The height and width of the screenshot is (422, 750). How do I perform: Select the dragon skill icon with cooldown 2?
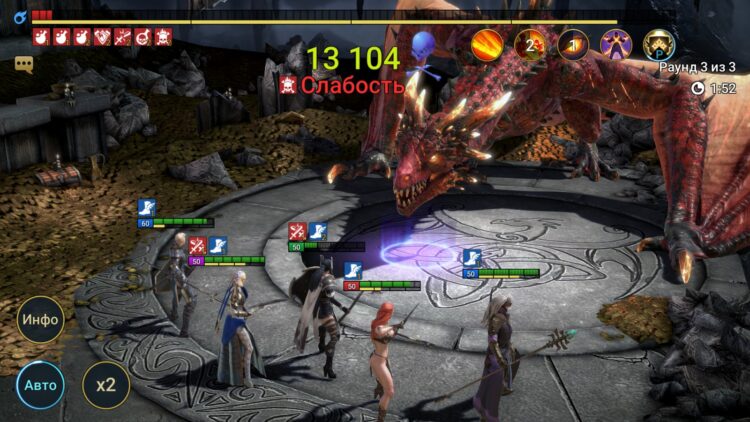coord(530,43)
